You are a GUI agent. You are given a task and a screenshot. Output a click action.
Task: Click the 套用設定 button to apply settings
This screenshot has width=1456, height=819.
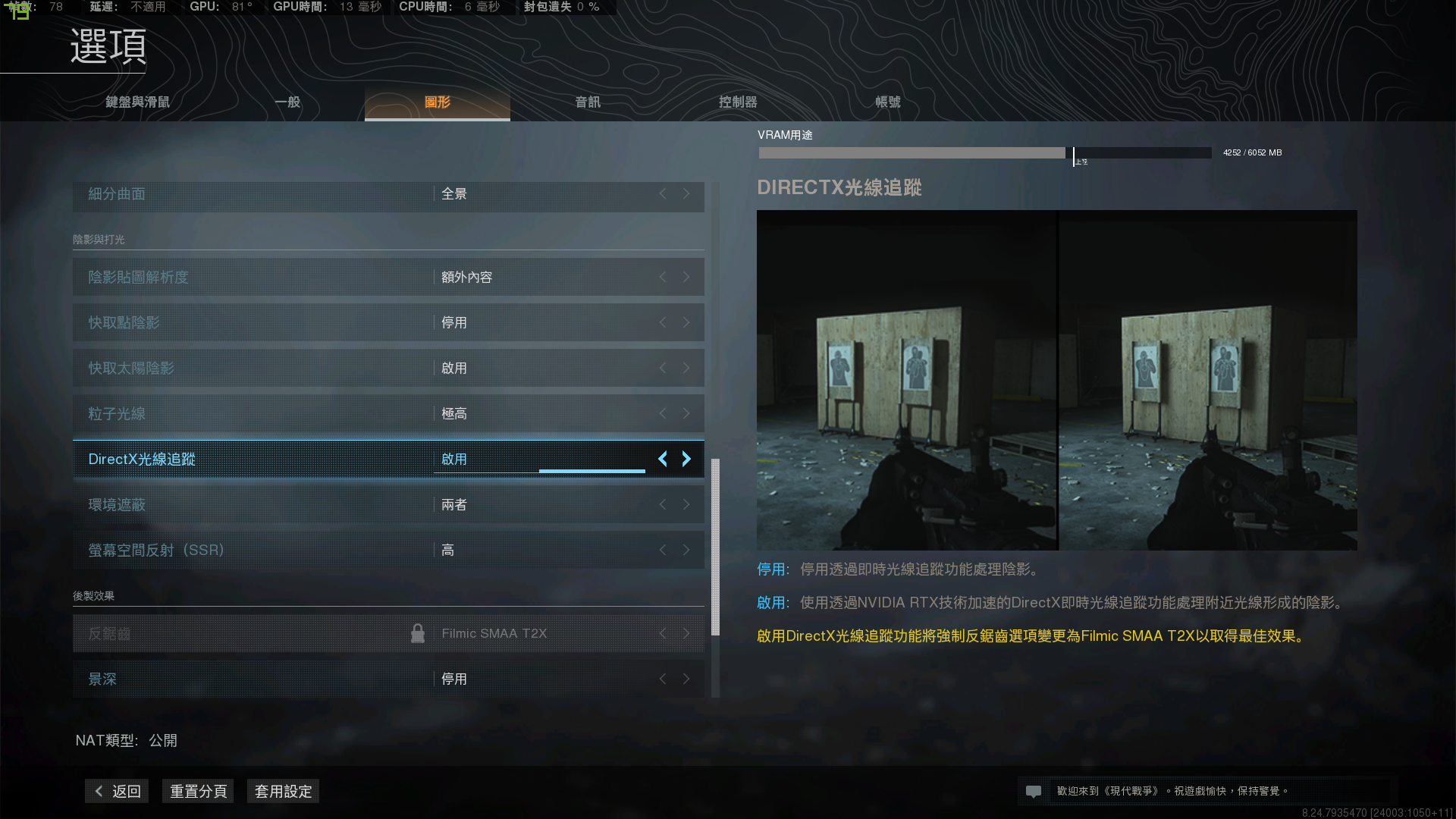tap(283, 791)
